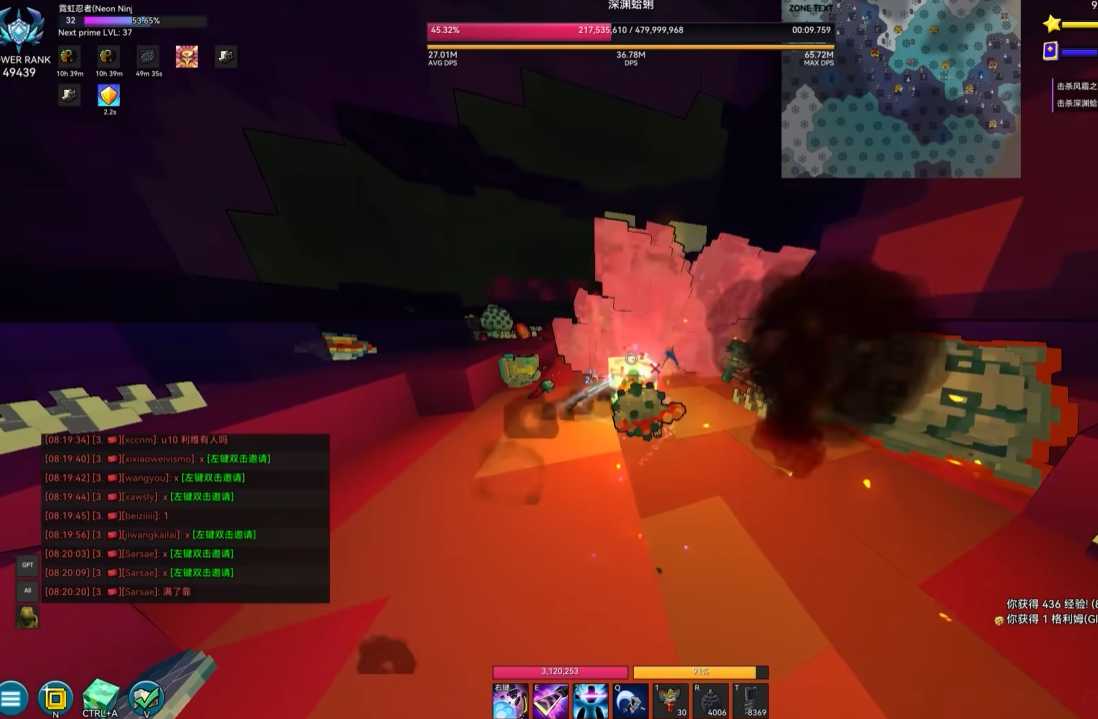Click the minimap
Screen dimensions: 1098x719
[900, 90]
